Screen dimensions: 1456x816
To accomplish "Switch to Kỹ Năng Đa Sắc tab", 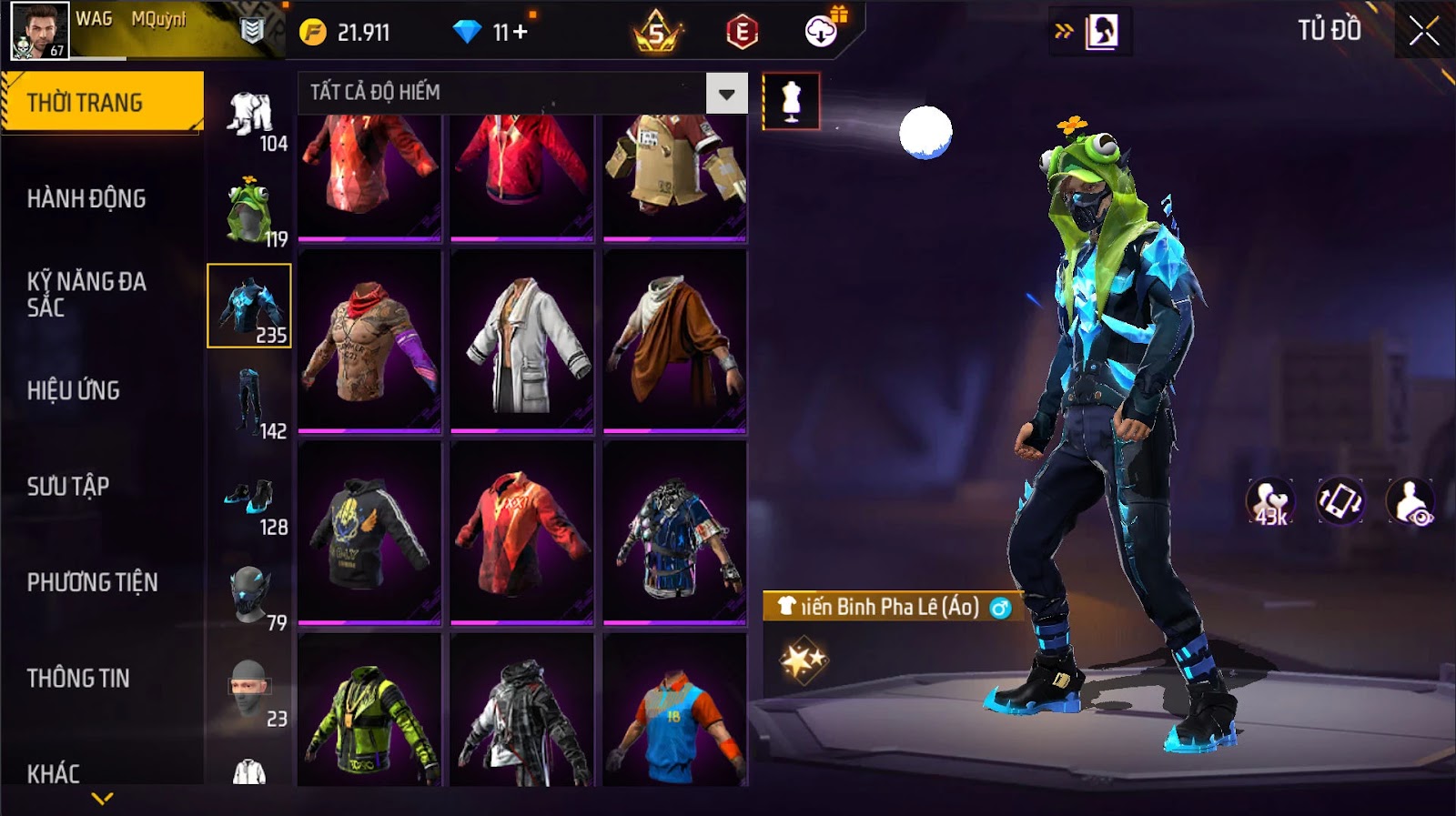I will 86,294.
